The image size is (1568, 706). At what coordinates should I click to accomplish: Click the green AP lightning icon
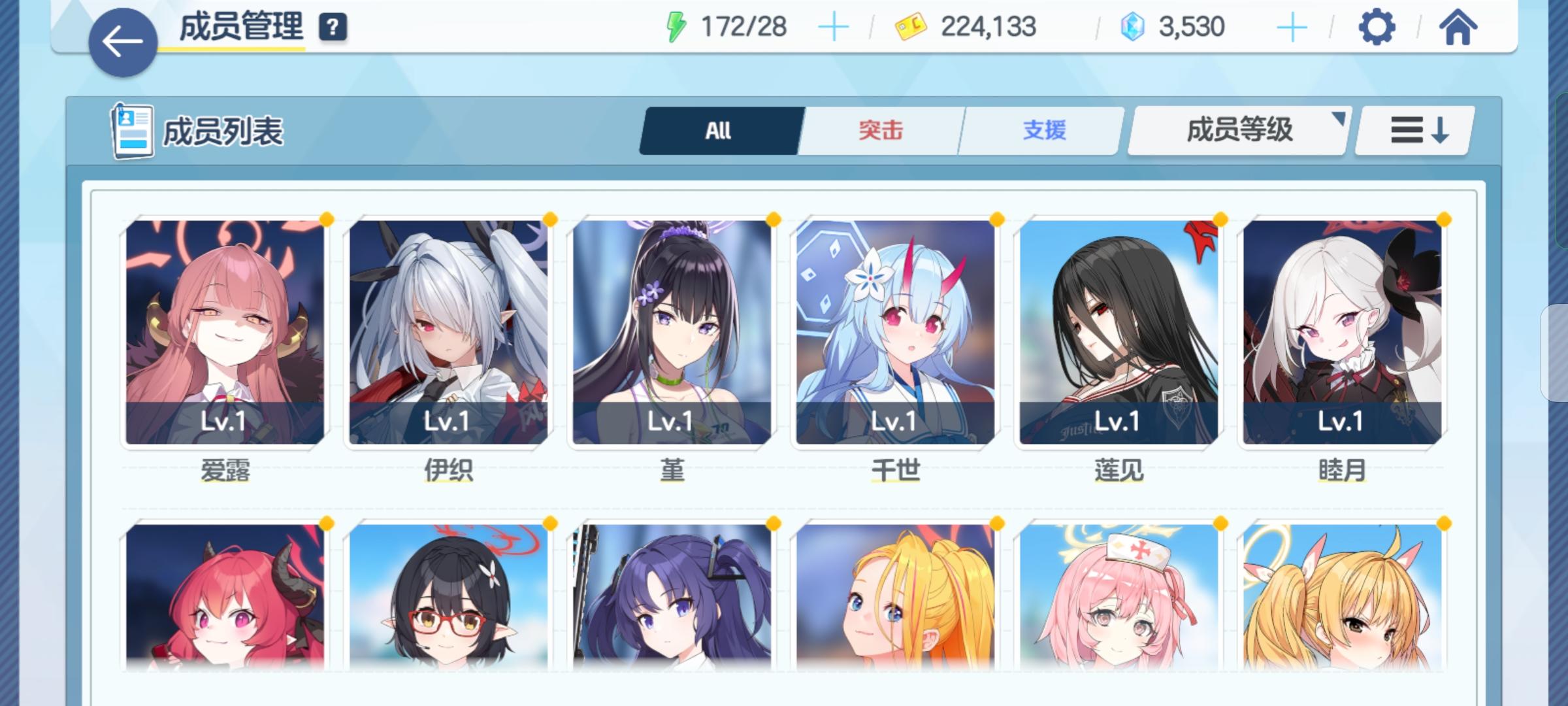coord(676,25)
